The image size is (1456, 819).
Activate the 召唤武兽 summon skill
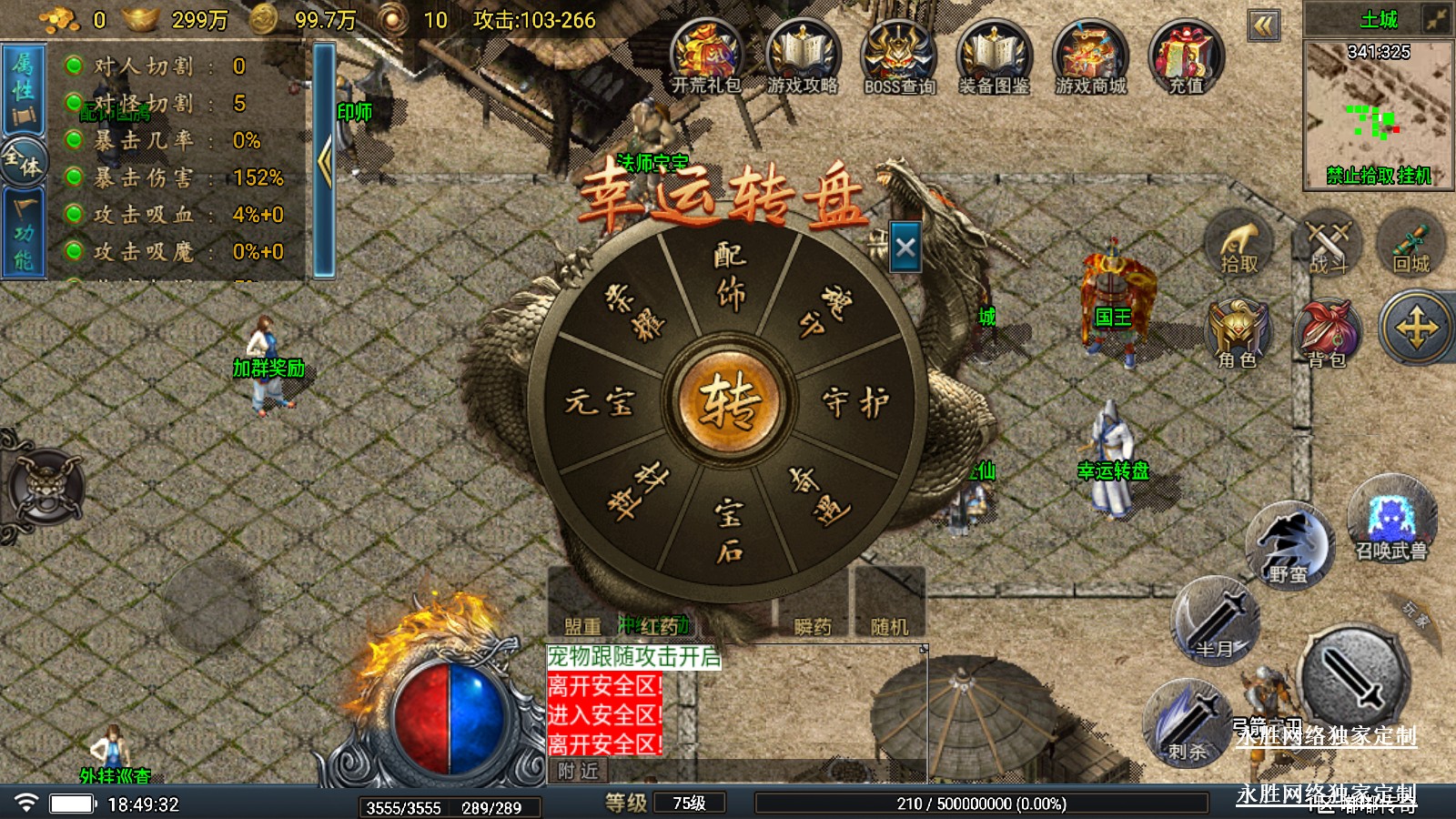1391,521
